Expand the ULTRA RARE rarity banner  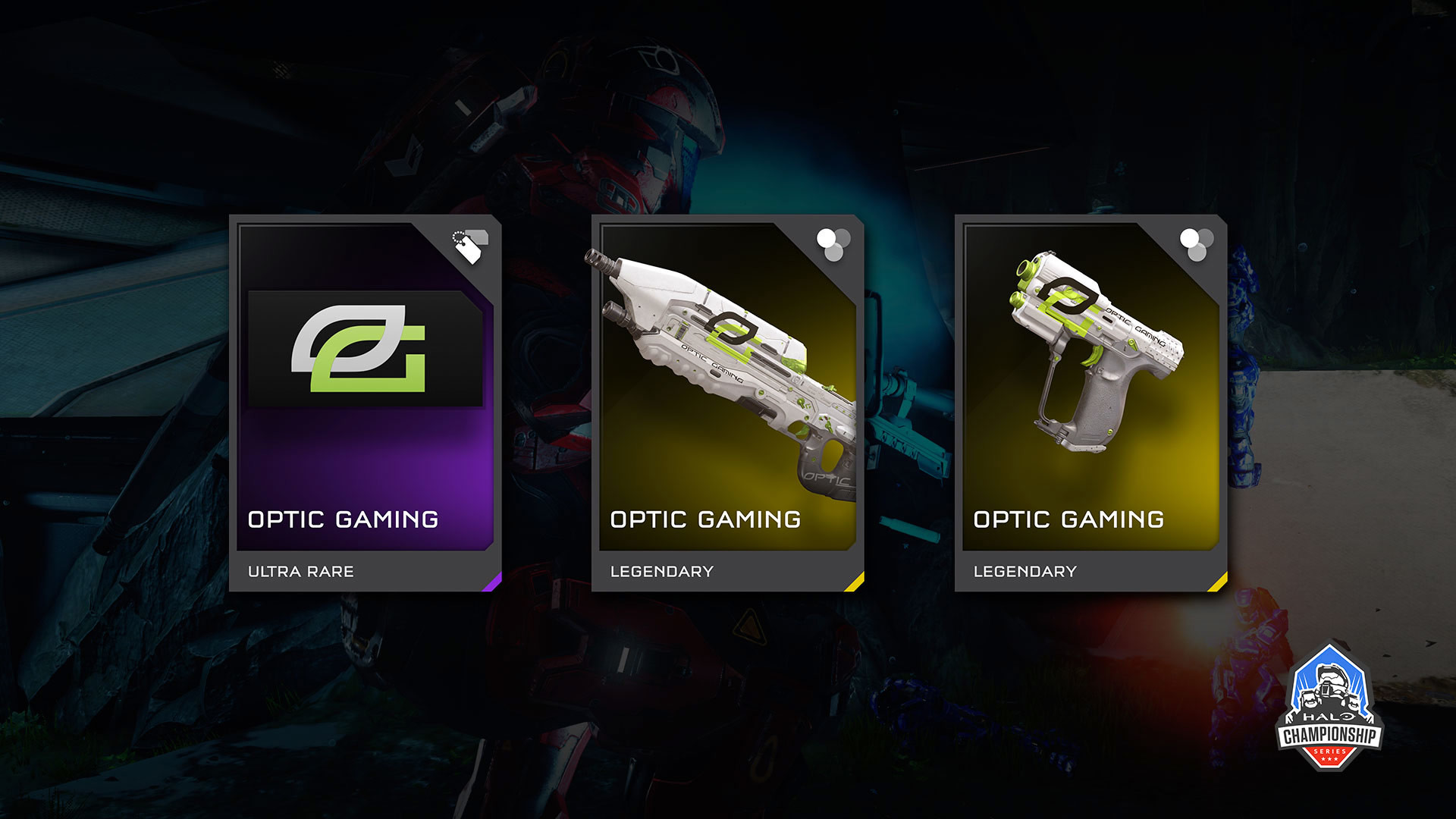[300, 571]
